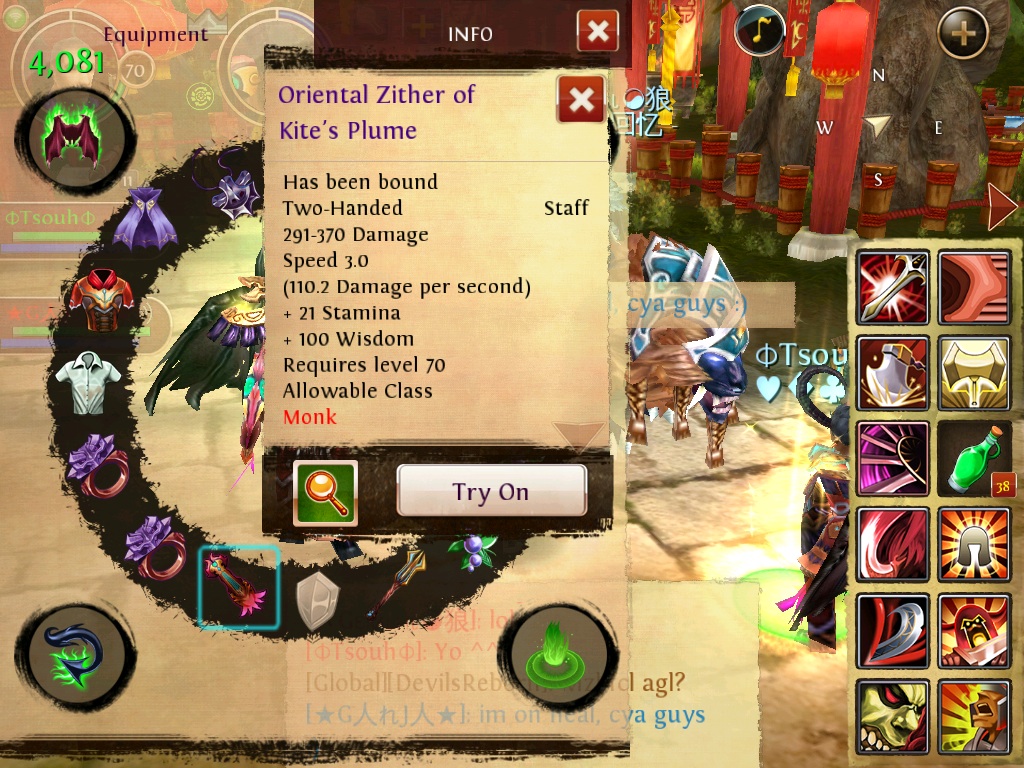Close the INFO panel with top X
Screen dimensions: 1024x768
597,32
